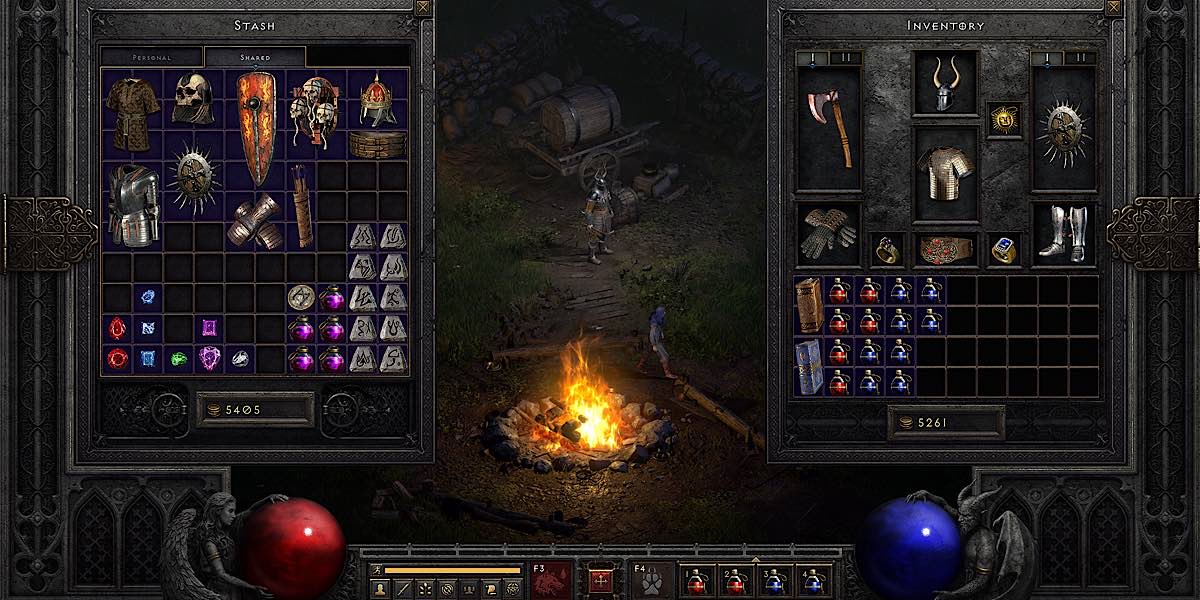Select the equipped horned helmet
This screenshot has width=1200, height=600.
pyautogui.click(x=945, y=84)
